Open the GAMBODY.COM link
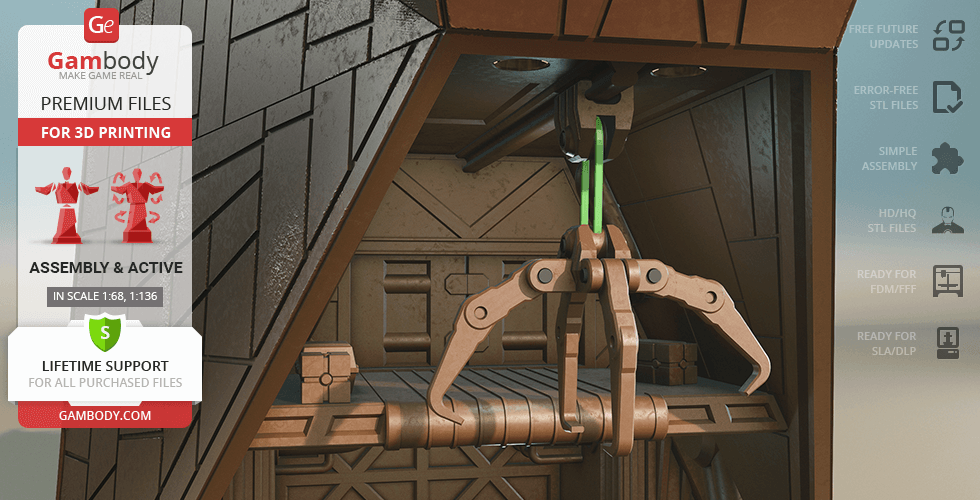The height and width of the screenshot is (500, 980). (x=104, y=414)
